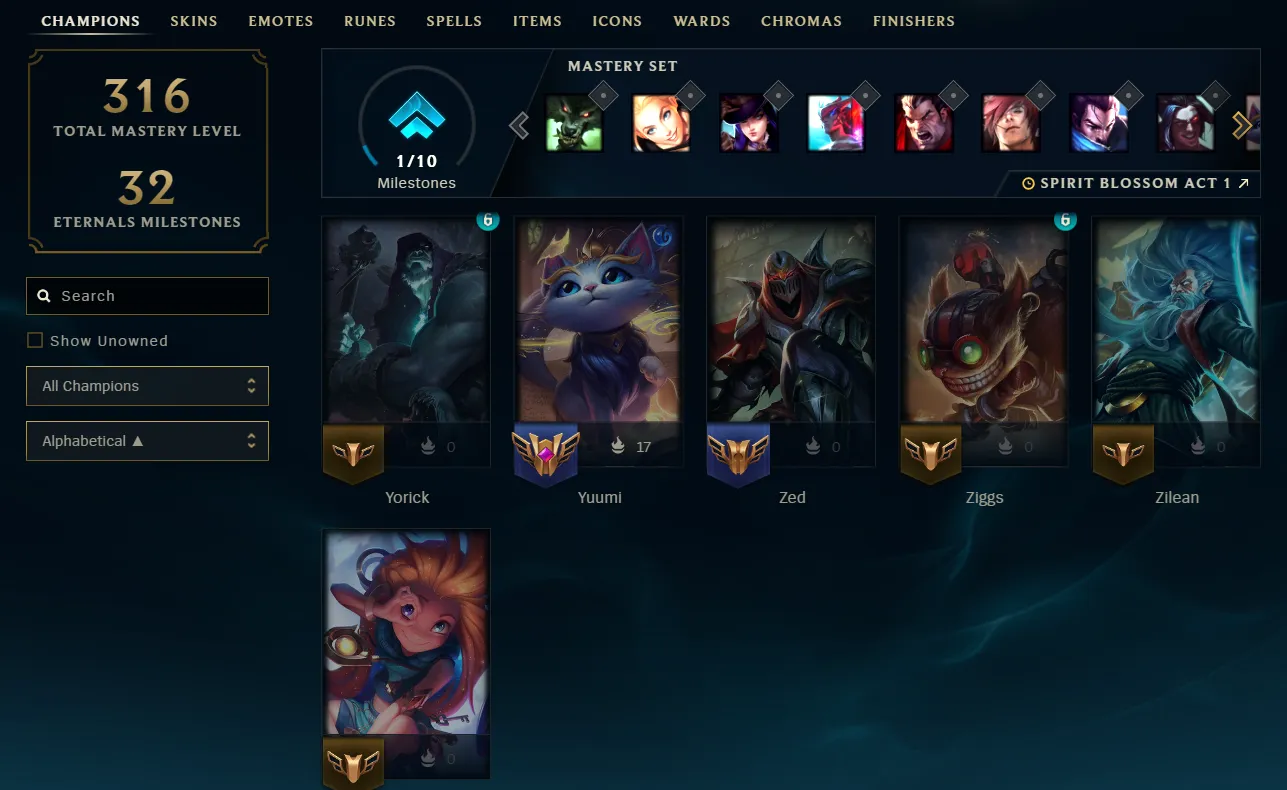Switch to the SKINS tab
Image resolution: width=1287 pixels, height=790 pixels.
(x=194, y=20)
